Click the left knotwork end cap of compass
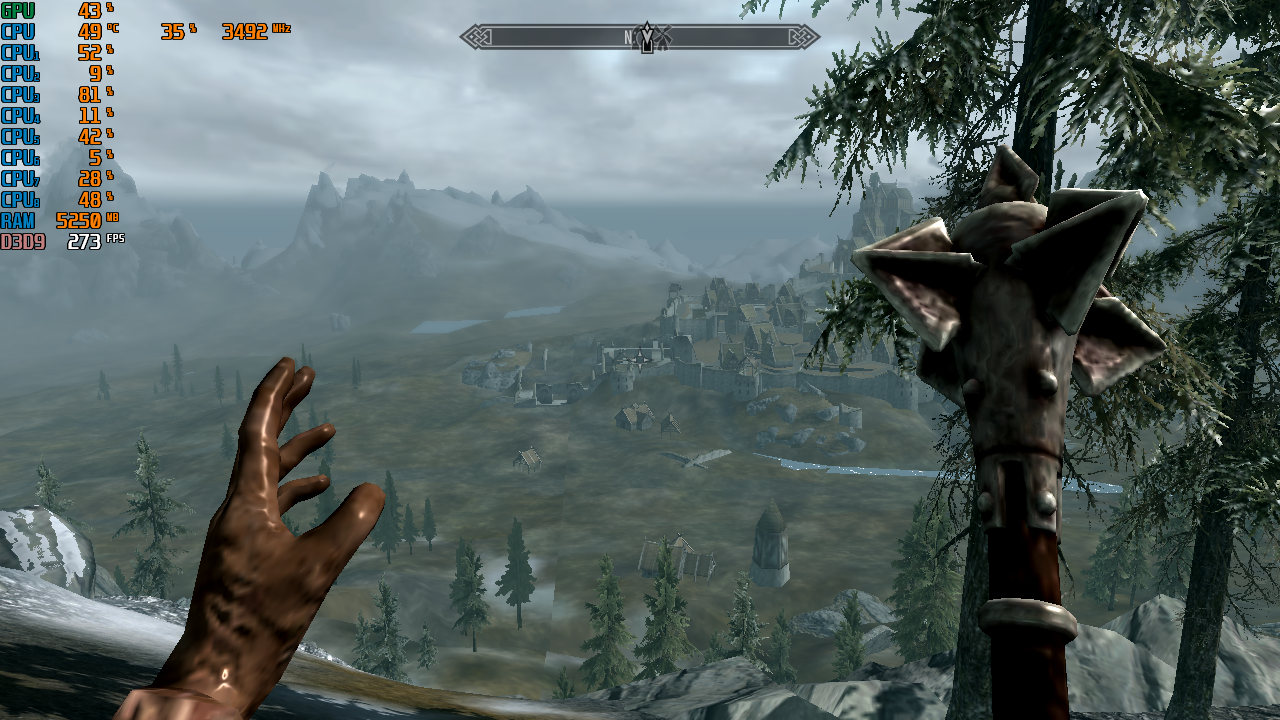Viewport: 1280px width, 720px height. pyautogui.click(x=476, y=36)
